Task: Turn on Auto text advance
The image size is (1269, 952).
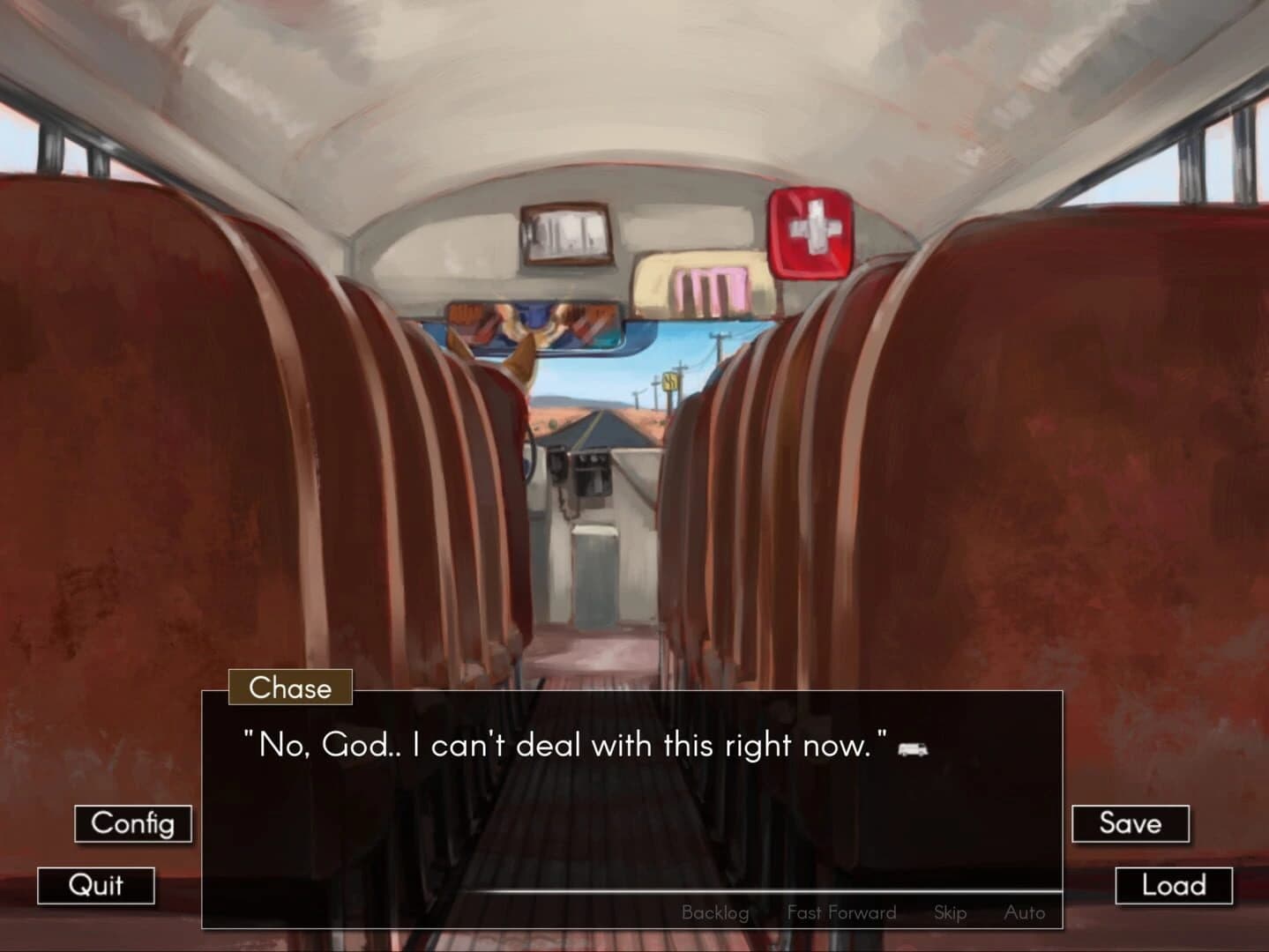Action: pos(1026,912)
